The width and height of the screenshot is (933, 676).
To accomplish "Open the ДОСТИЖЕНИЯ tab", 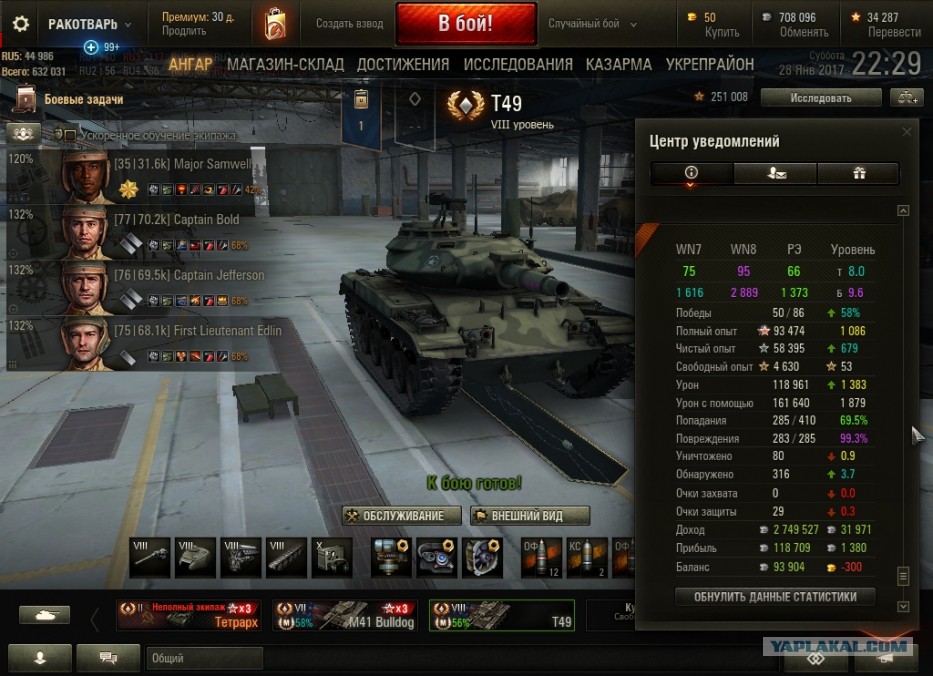I will [403, 64].
